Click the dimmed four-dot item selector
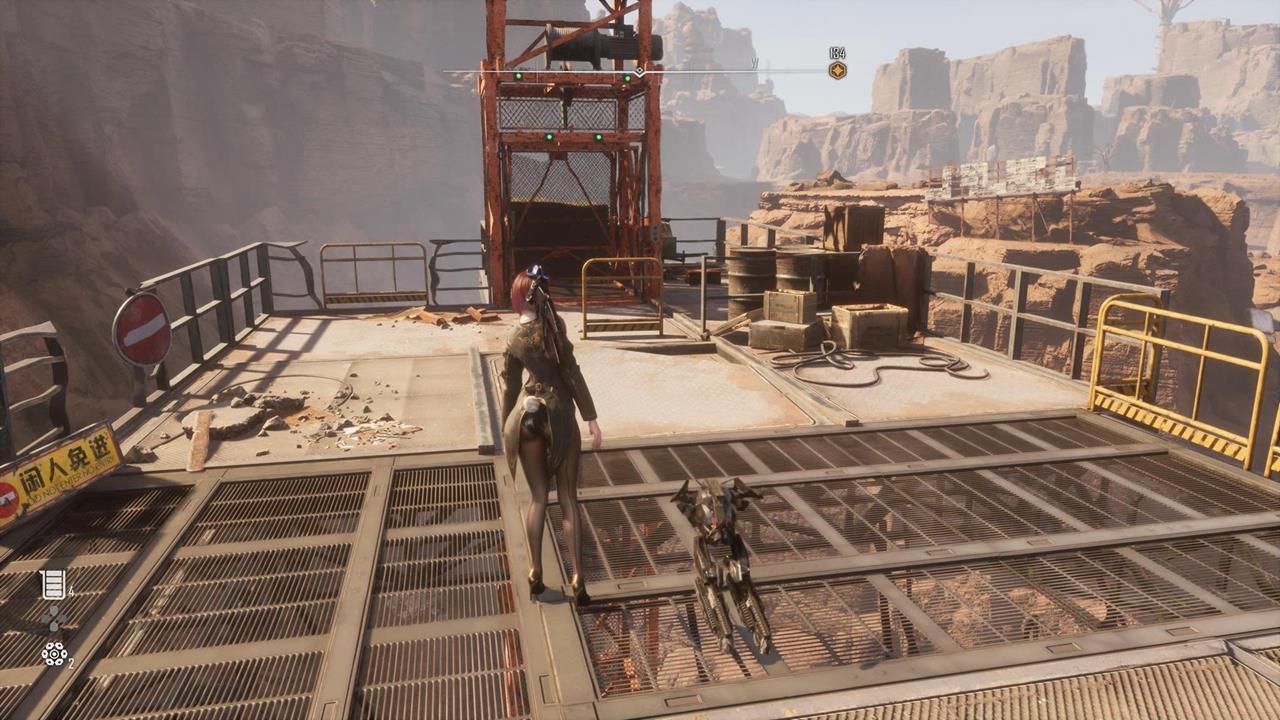 (x=54, y=619)
